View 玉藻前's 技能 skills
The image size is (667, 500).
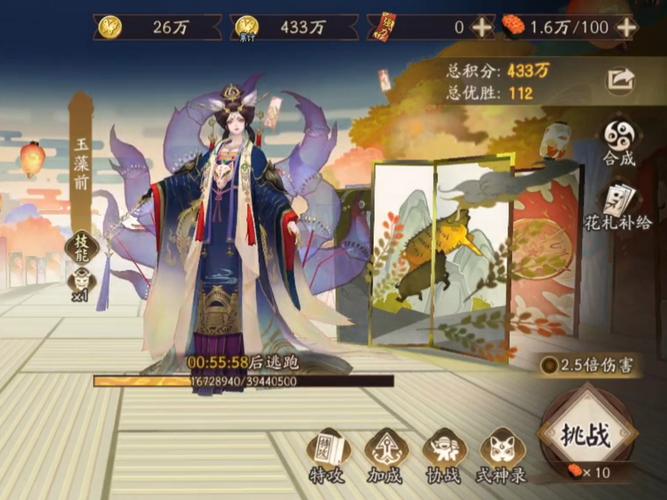(x=80, y=244)
